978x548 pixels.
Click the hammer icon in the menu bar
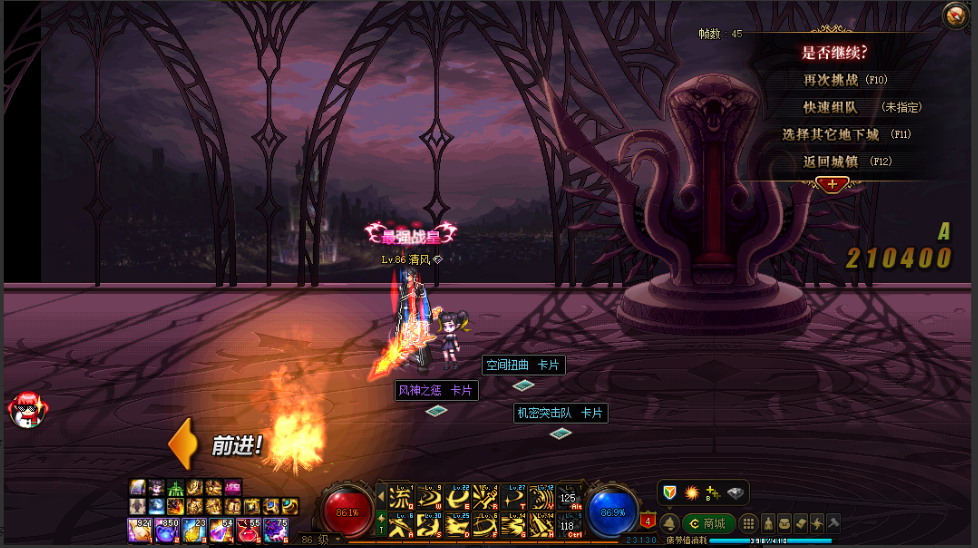(832, 523)
